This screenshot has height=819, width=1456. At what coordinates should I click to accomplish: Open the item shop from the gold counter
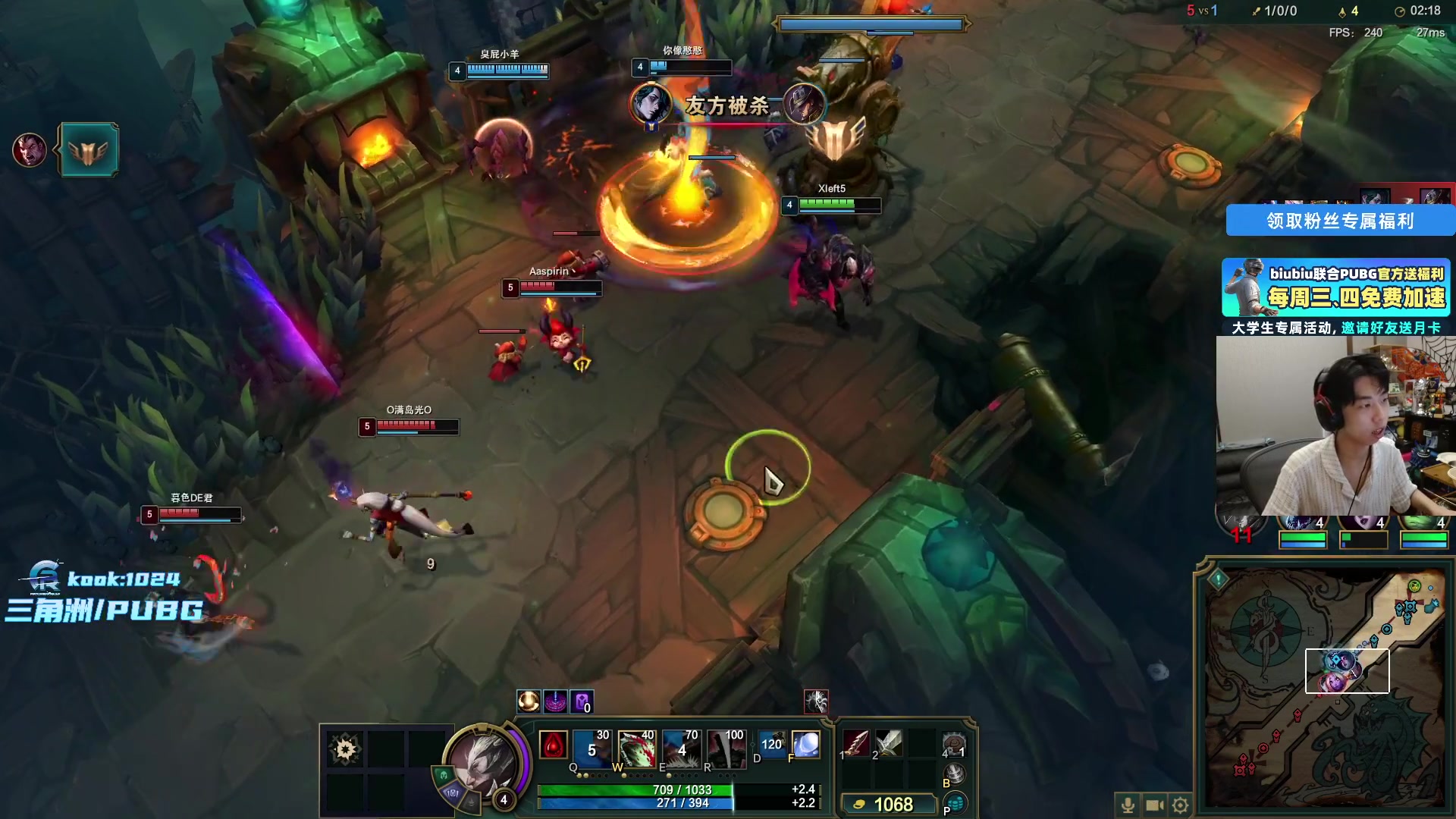(x=886, y=805)
